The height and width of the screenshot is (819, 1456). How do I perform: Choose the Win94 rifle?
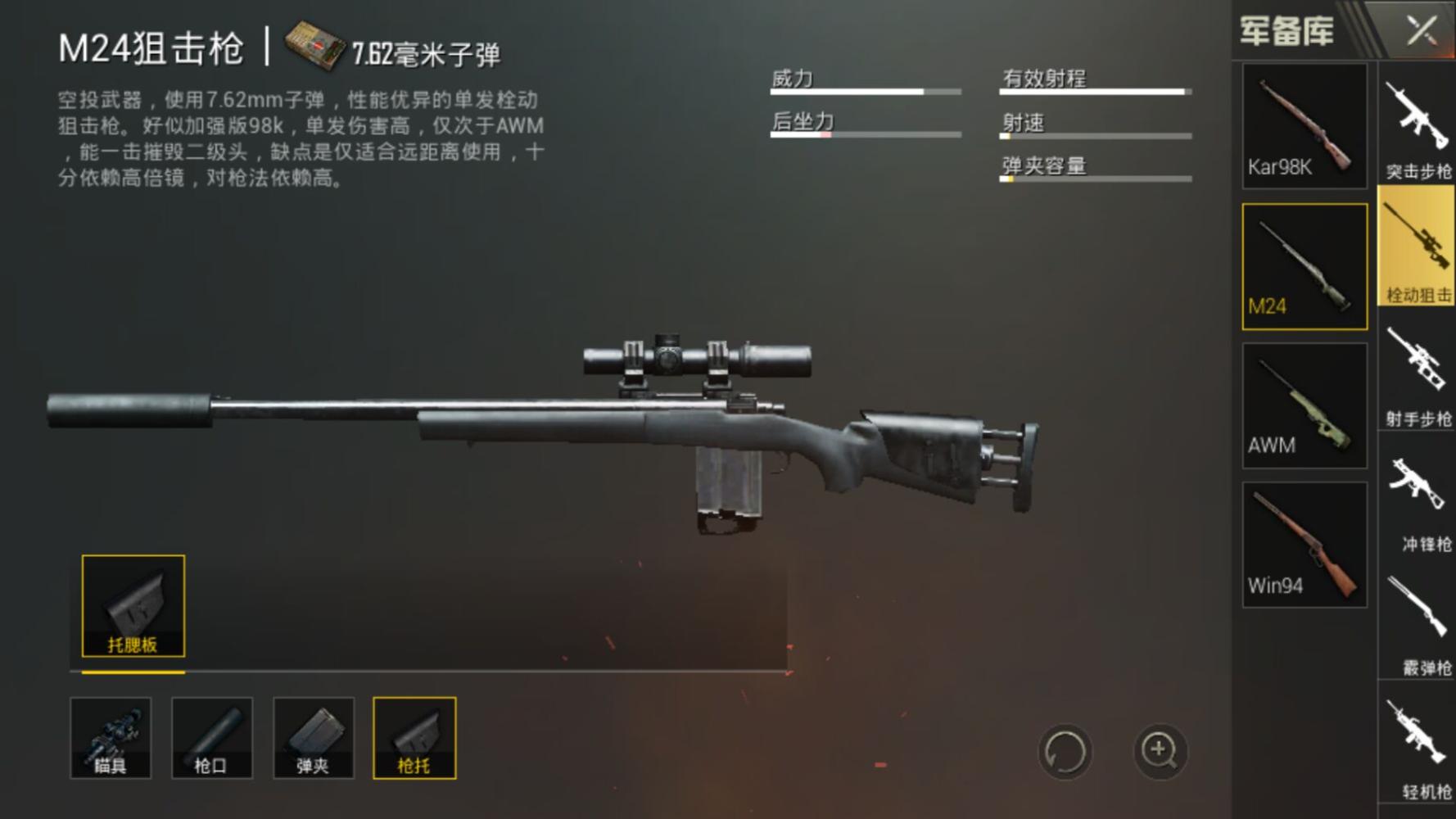pyautogui.click(x=1304, y=545)
